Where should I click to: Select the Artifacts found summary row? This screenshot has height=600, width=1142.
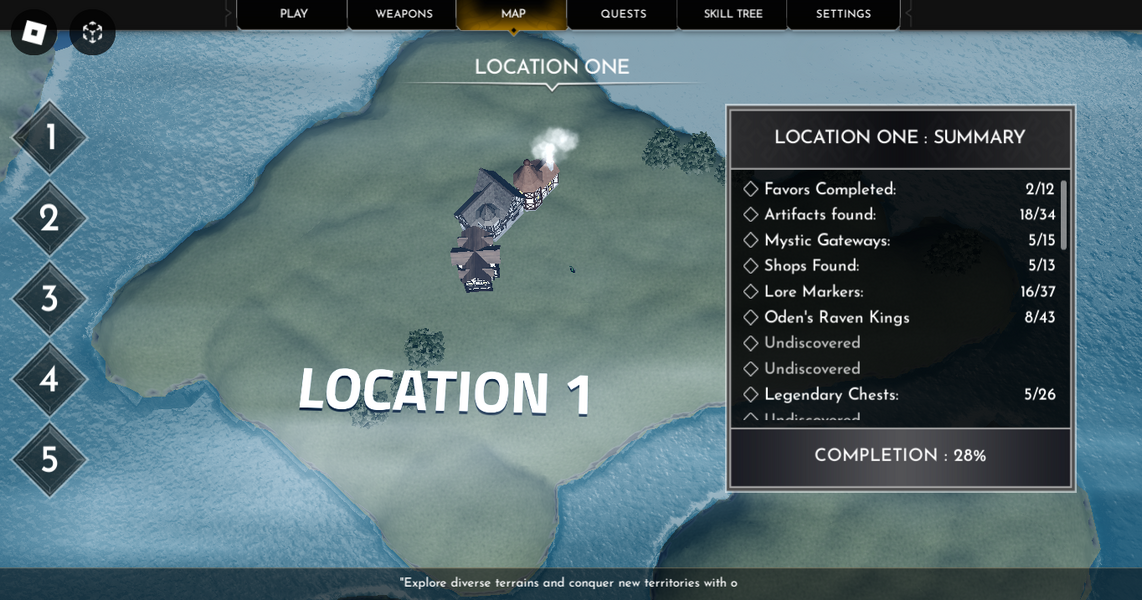[898, 215]
